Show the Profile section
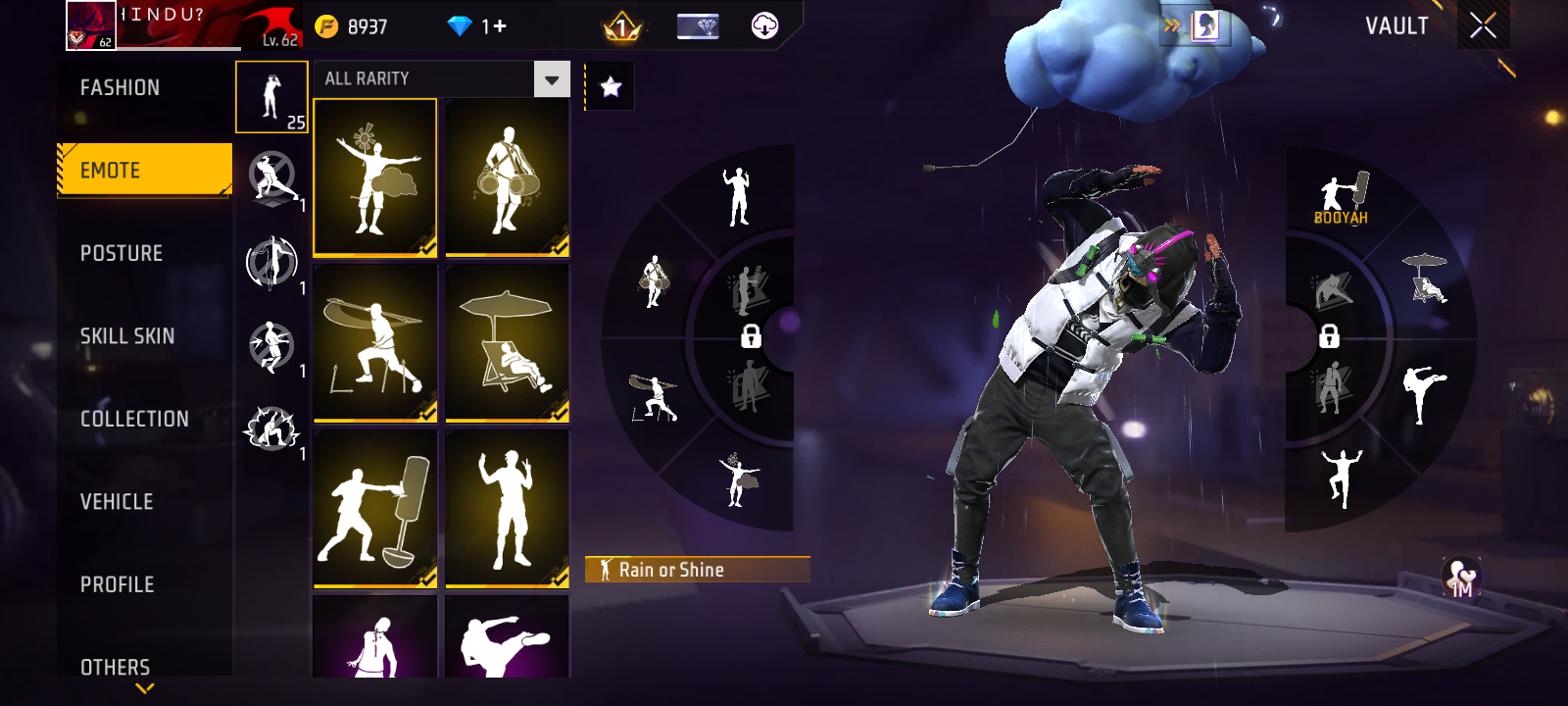Screen dimensions: 1568x706 click(118, 584)
